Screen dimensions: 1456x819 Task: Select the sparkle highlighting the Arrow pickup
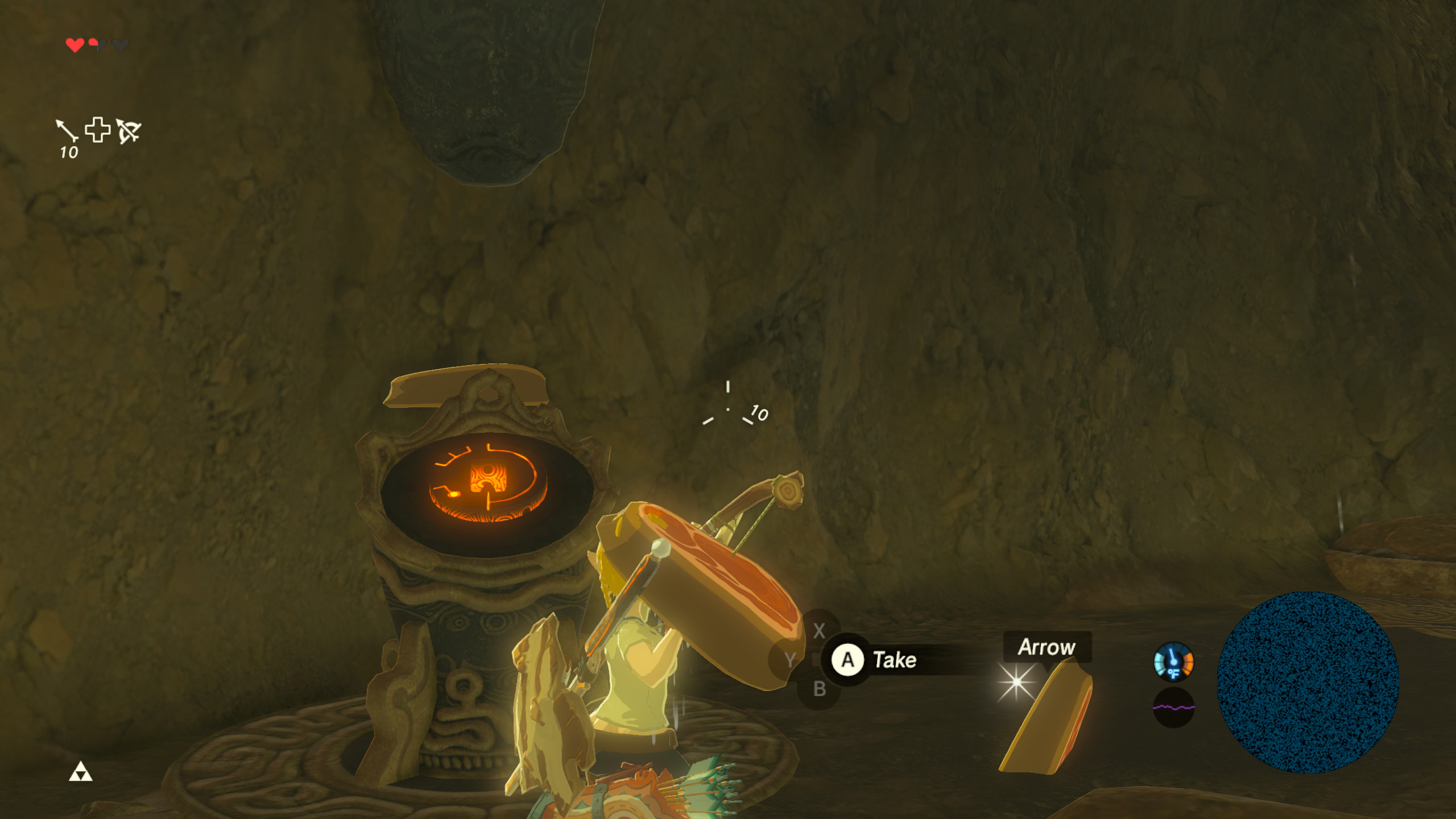[x=1017, y=681]
